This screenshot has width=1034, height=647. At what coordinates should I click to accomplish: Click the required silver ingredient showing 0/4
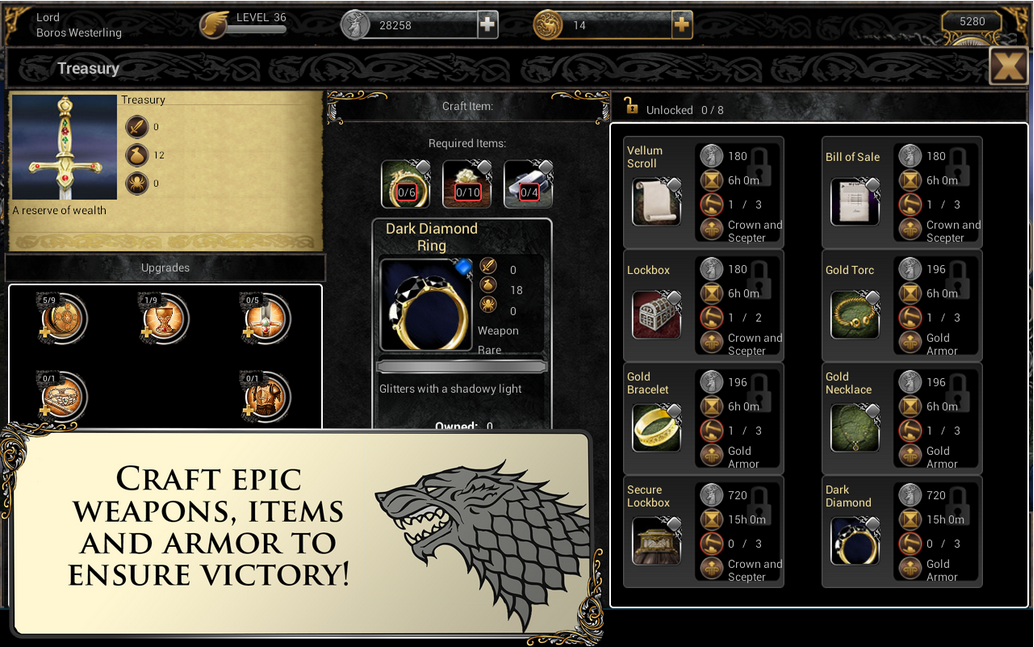528,184
